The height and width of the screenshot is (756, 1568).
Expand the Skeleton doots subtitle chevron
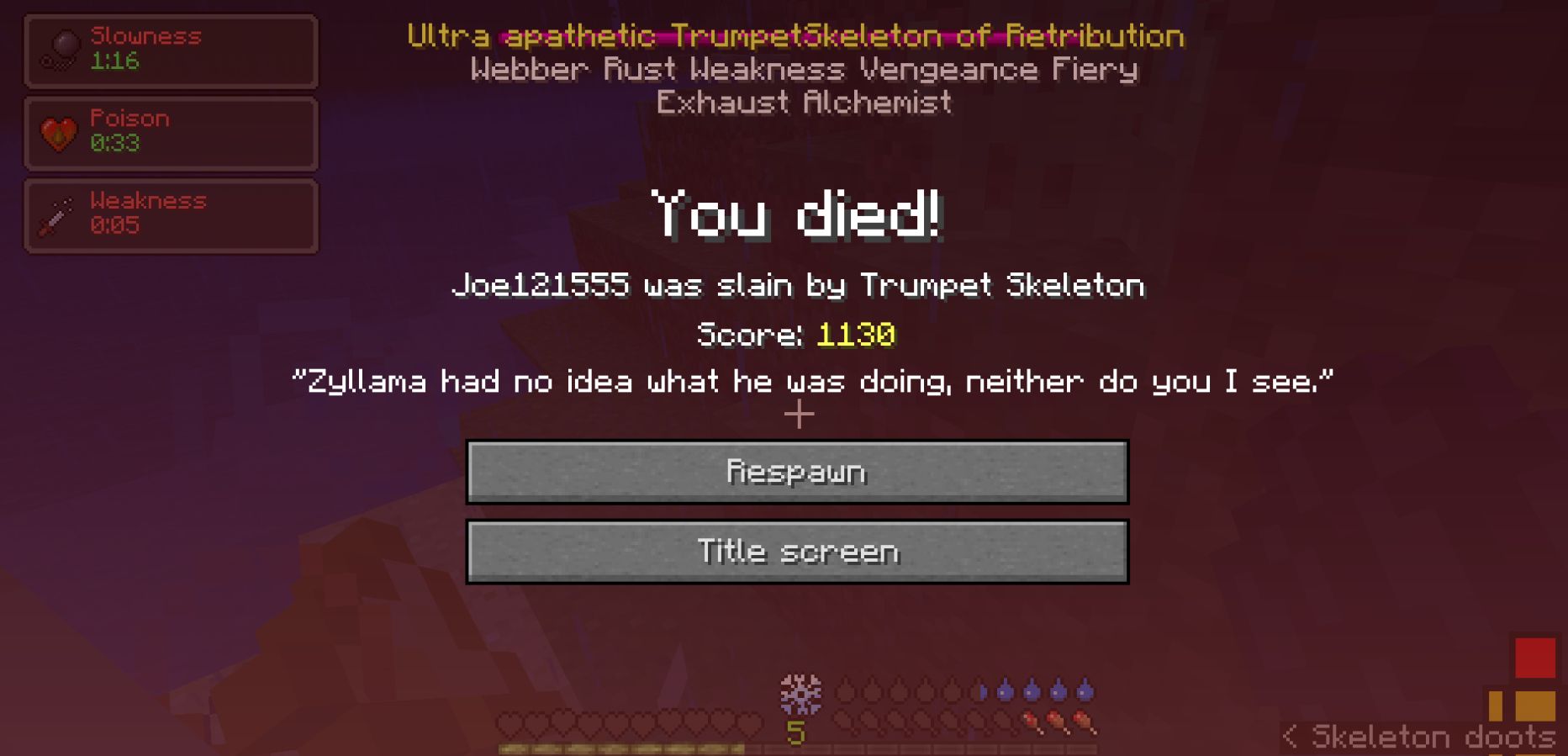(x=1292, y=736)
